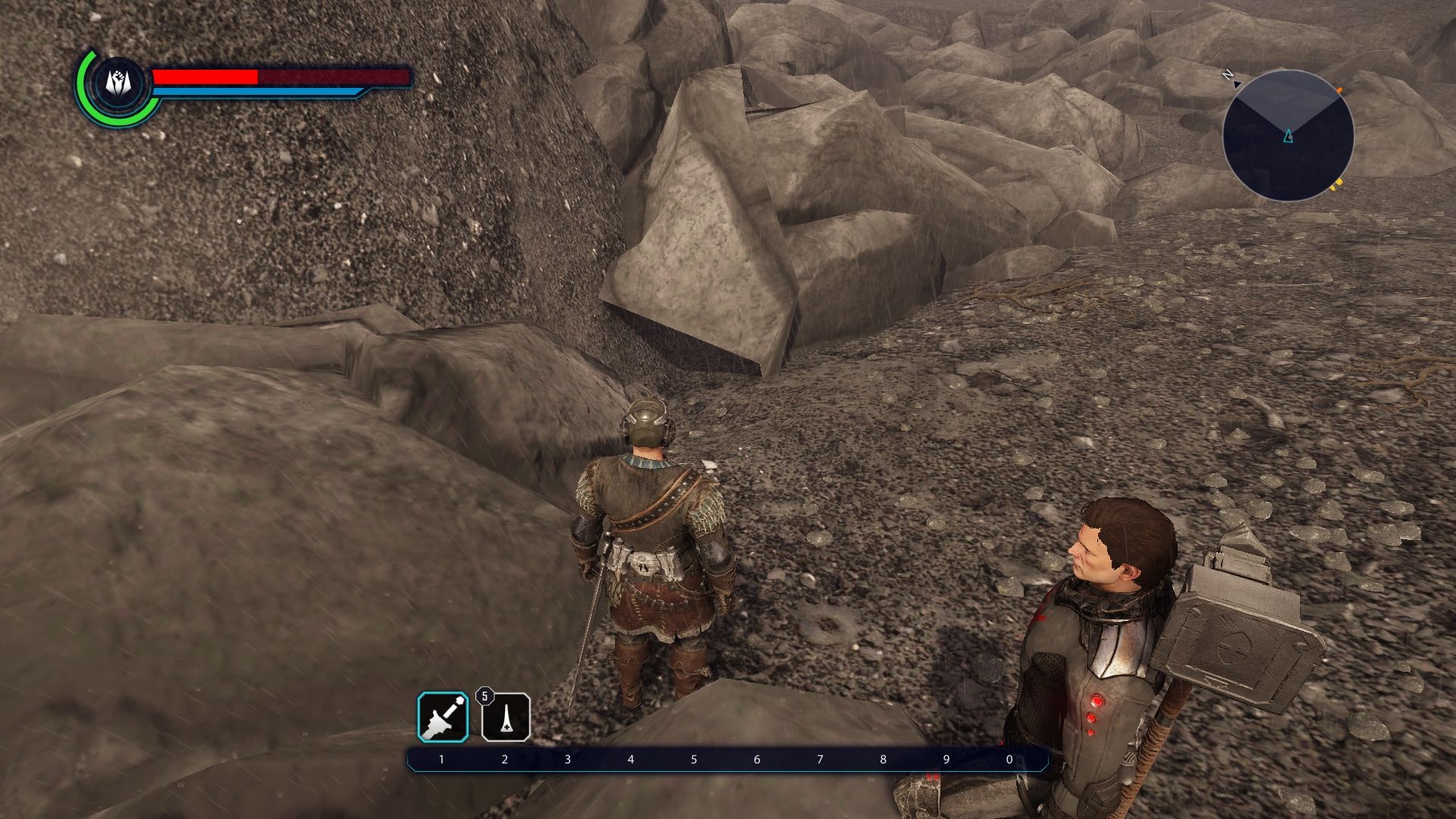Select the sword weapon in hotbar slot 1

(443, 717)
